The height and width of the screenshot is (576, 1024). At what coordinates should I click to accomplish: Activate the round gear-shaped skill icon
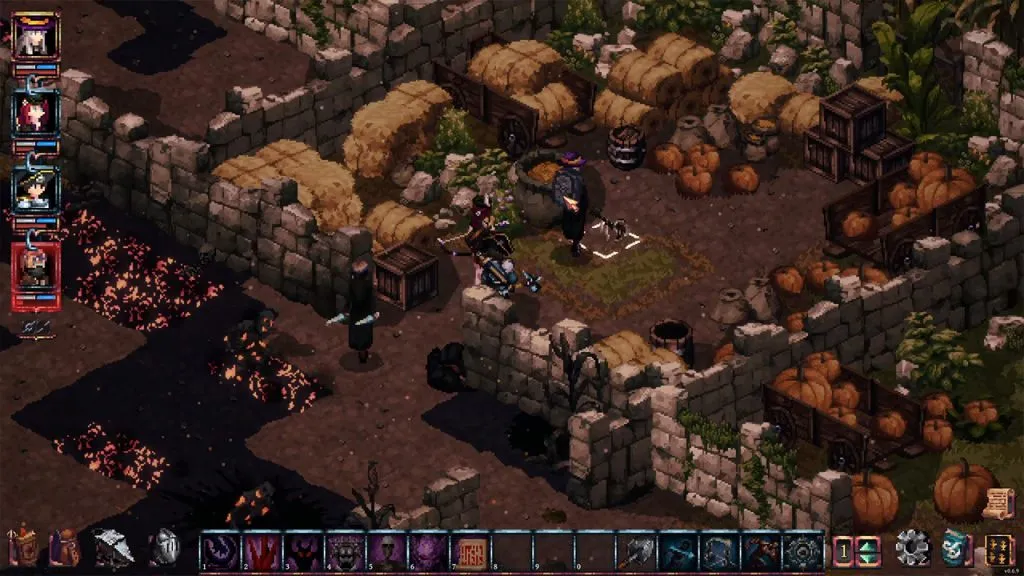803,551
